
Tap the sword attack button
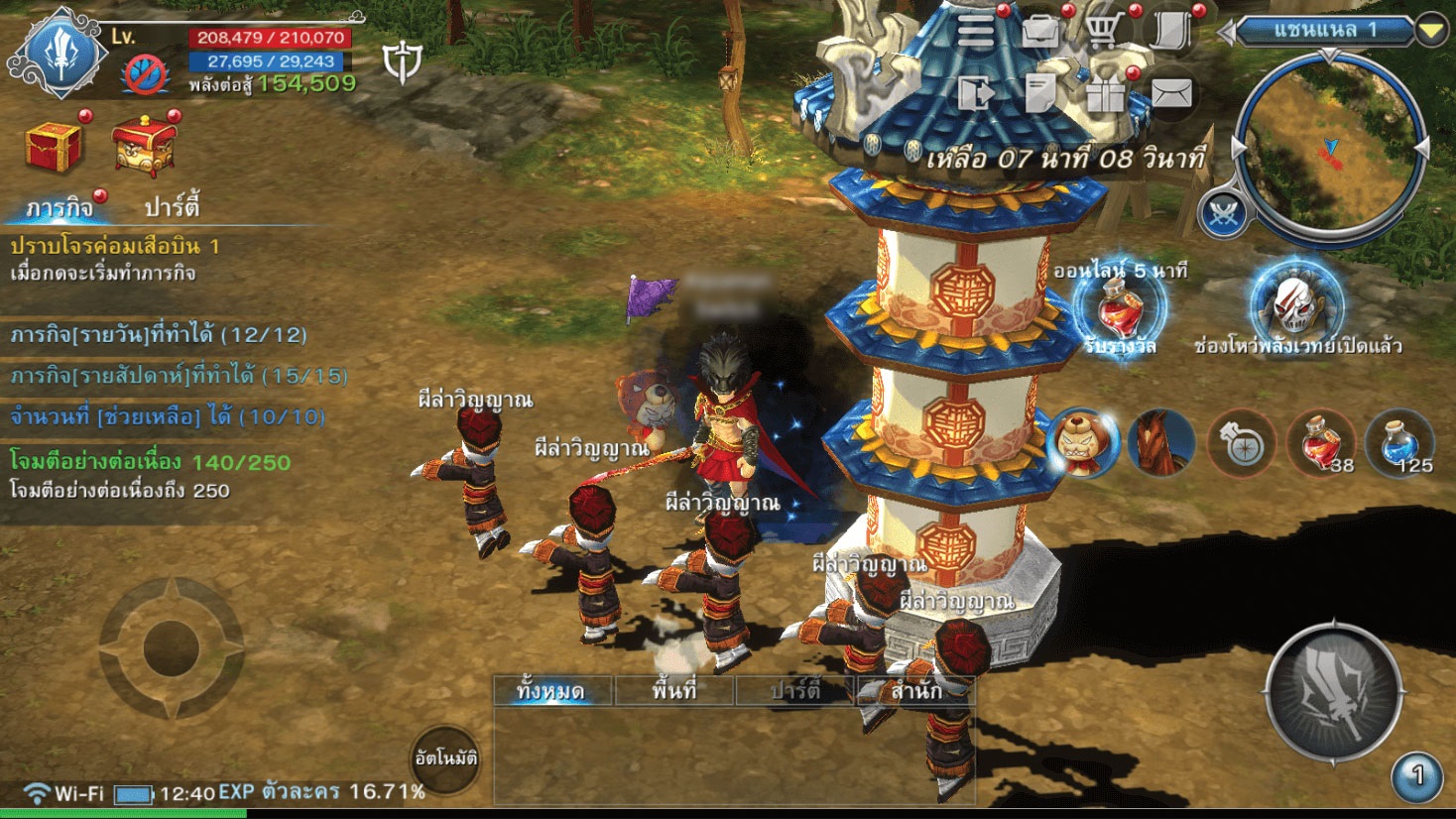click(1334, 693)
